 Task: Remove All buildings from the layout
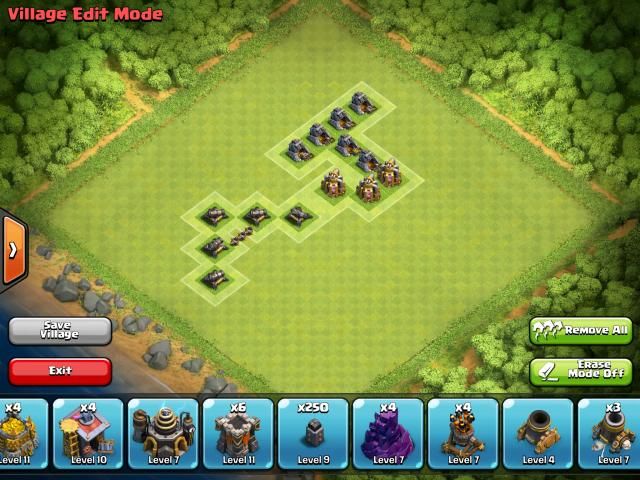tap(580, 330)
